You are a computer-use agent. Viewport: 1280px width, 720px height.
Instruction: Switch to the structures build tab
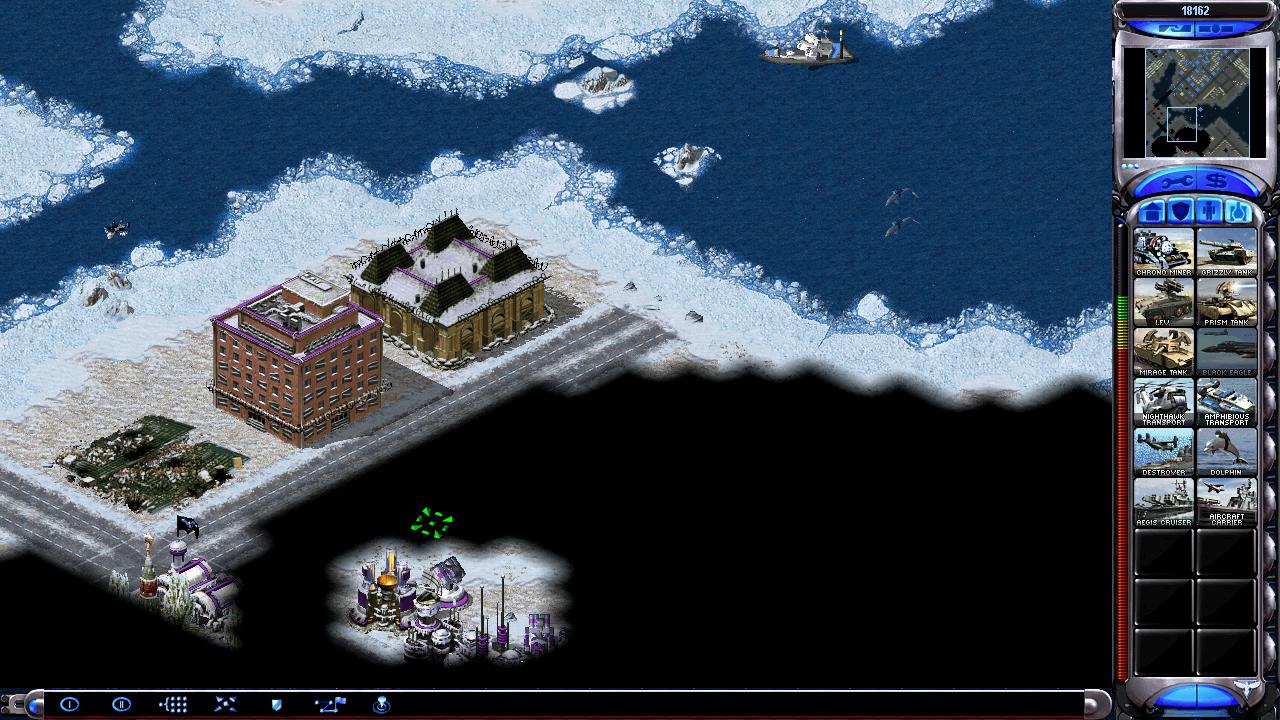click(x=1152, y=212)
